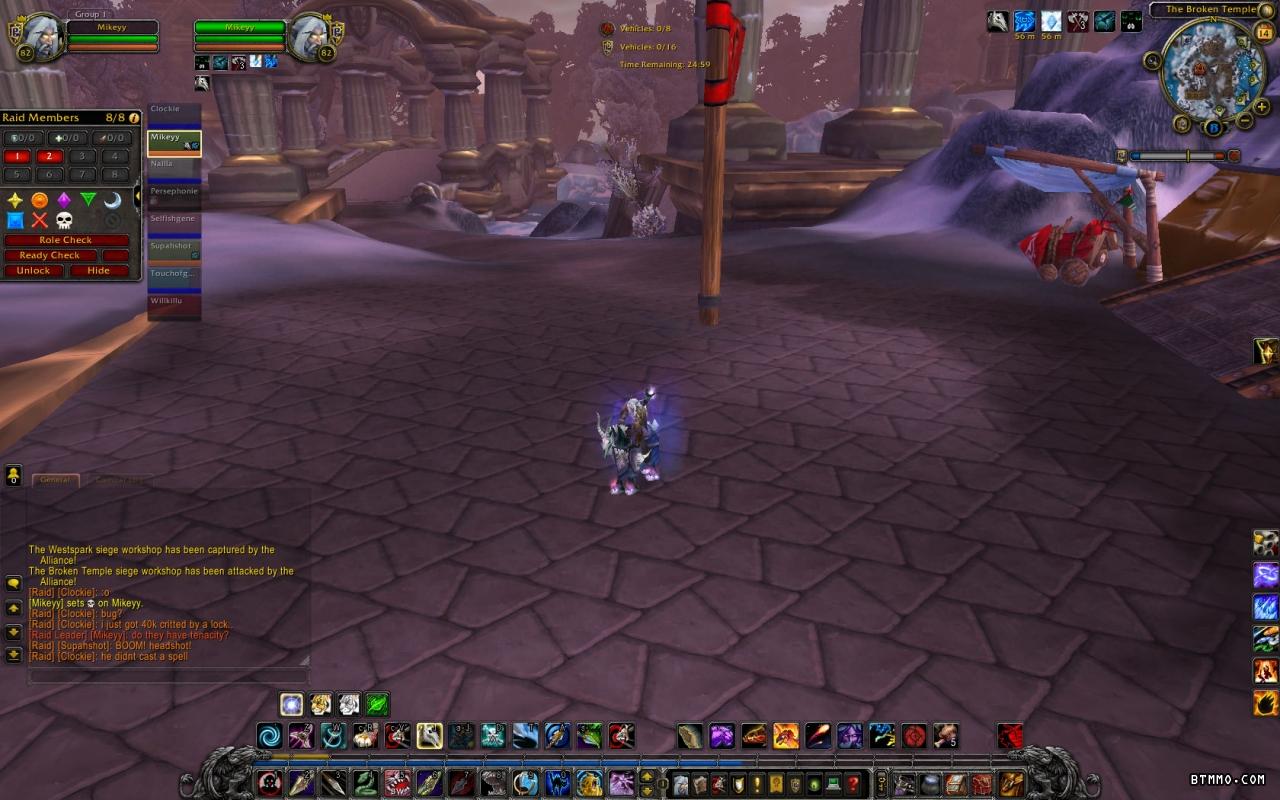Viewport: 1280px width, 800px height.
Task: Open the minimap tracking magnifier button
Action: click(1154, 61)
